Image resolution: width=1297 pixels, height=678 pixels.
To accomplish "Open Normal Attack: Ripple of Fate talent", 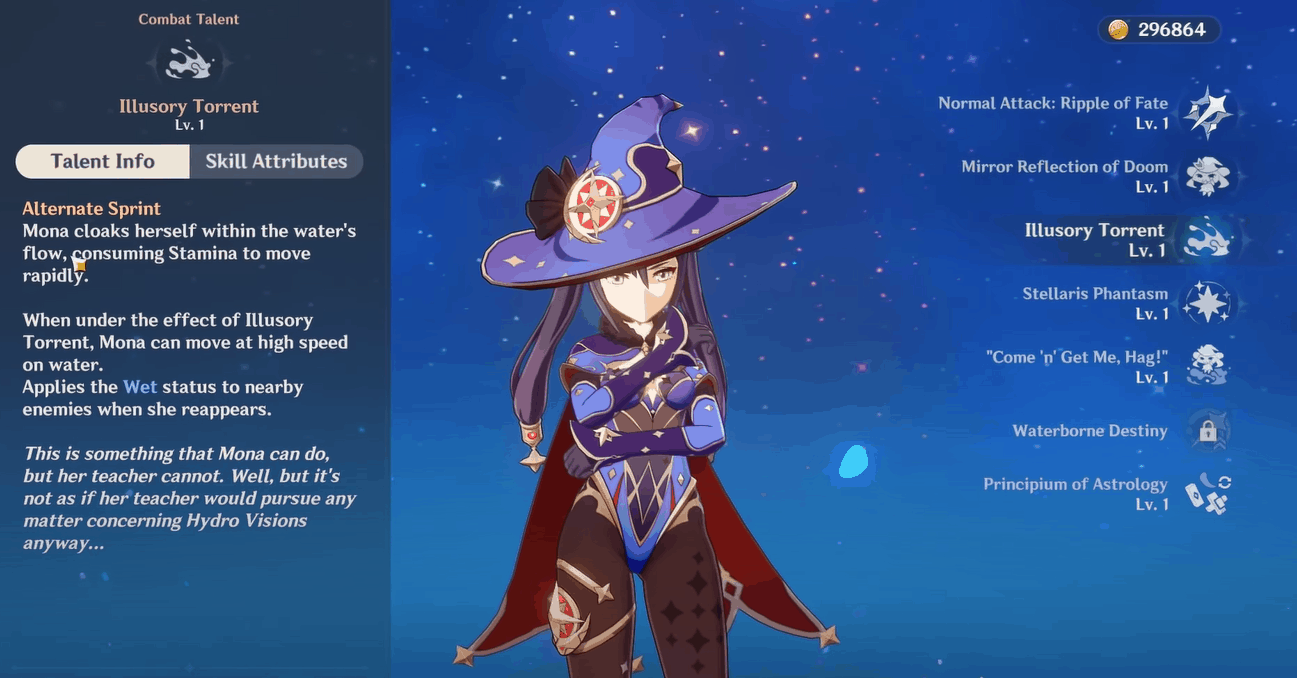I will click(x=1207, y=112).
